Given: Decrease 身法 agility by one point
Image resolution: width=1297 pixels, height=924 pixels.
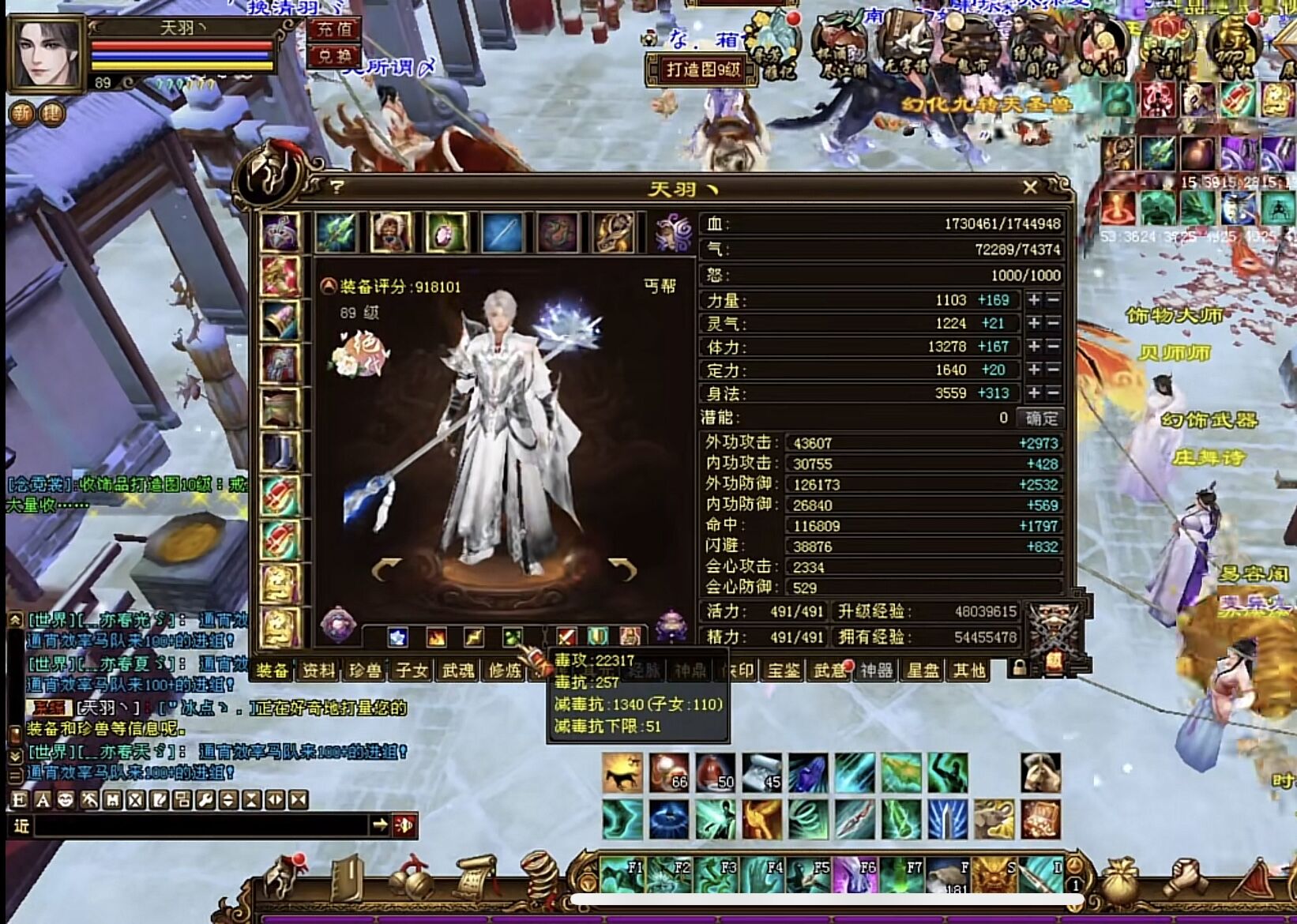Looking at the screenshot, I should click(1053, 393).
